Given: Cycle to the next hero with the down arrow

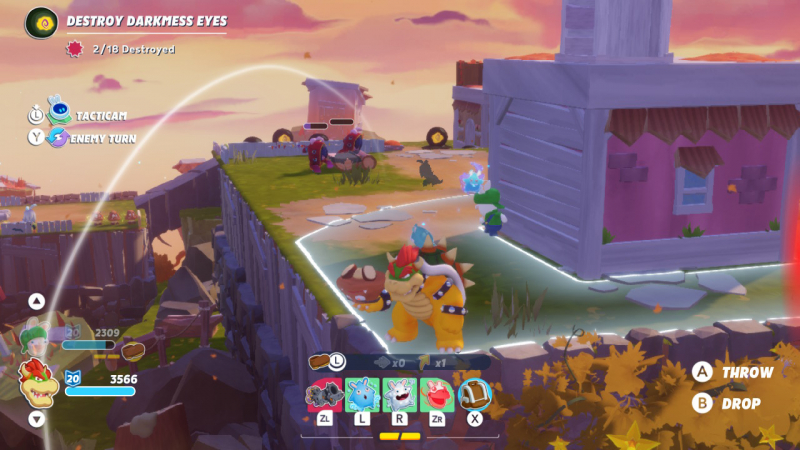Looking at the screenshot, I should (x=37, y=419).
